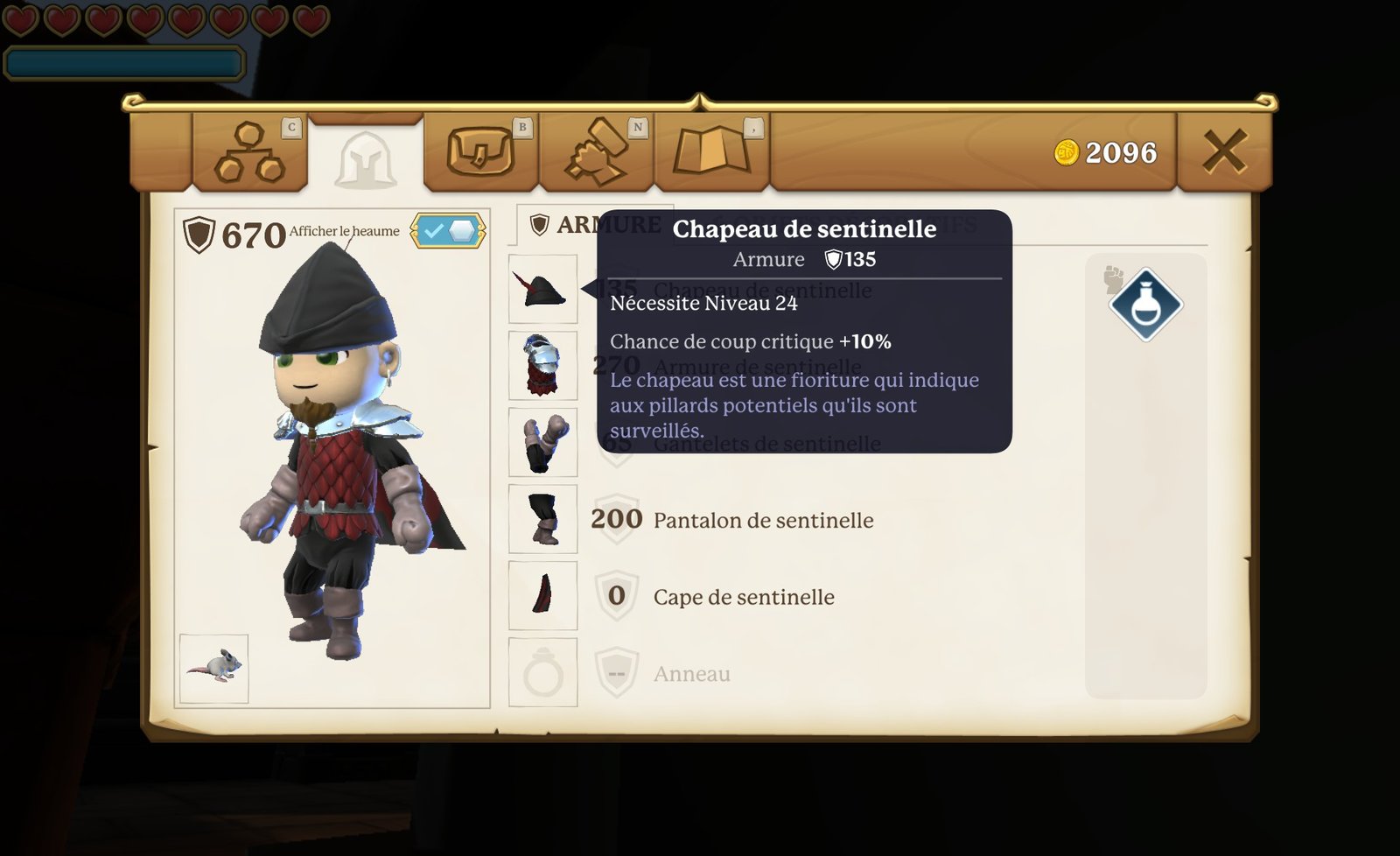Select the Armure de sentinelle chest slot

pos(542,365)
